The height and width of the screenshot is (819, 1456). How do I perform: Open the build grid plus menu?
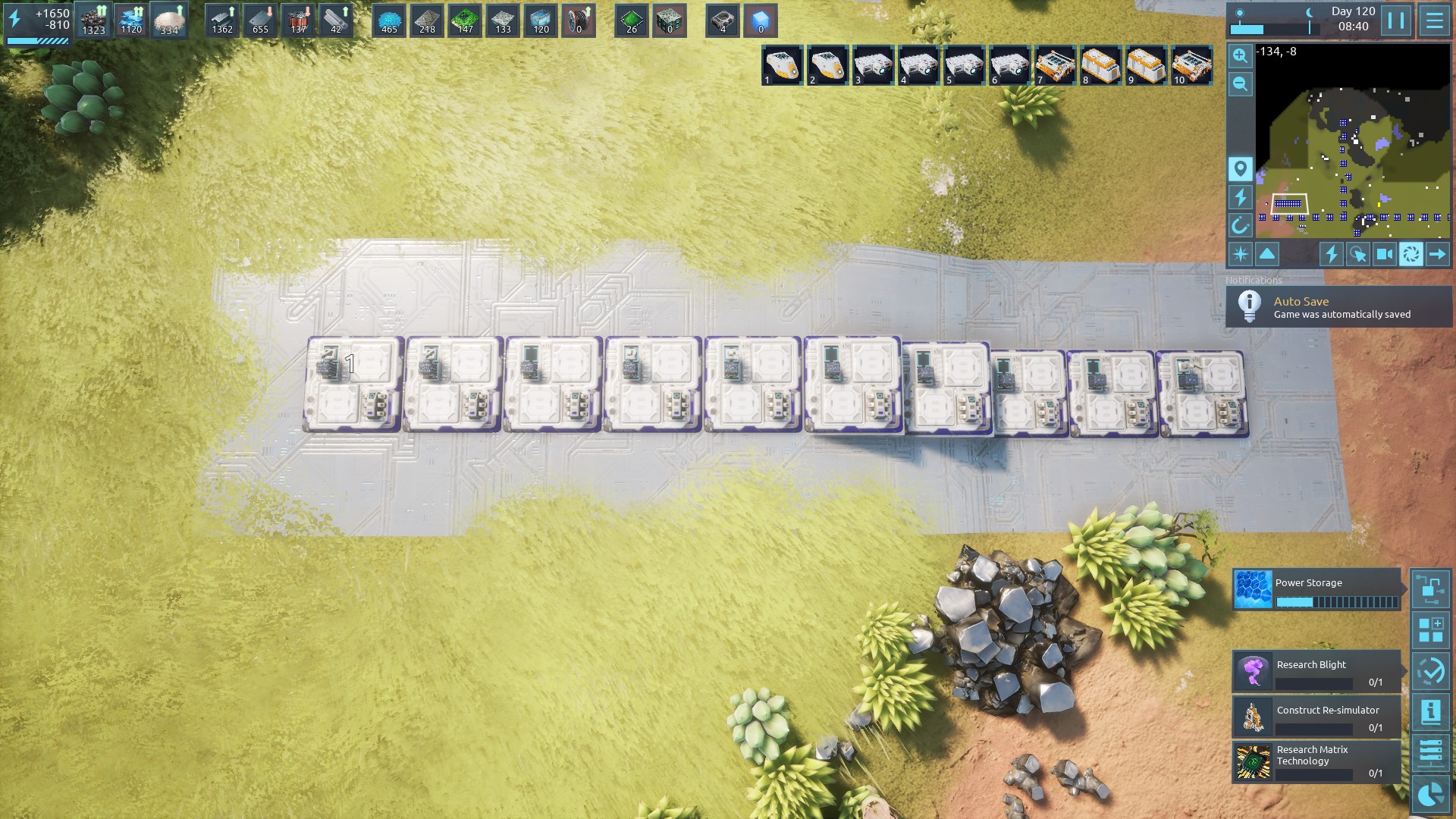pyautogui.click(x=1430, y=630)
